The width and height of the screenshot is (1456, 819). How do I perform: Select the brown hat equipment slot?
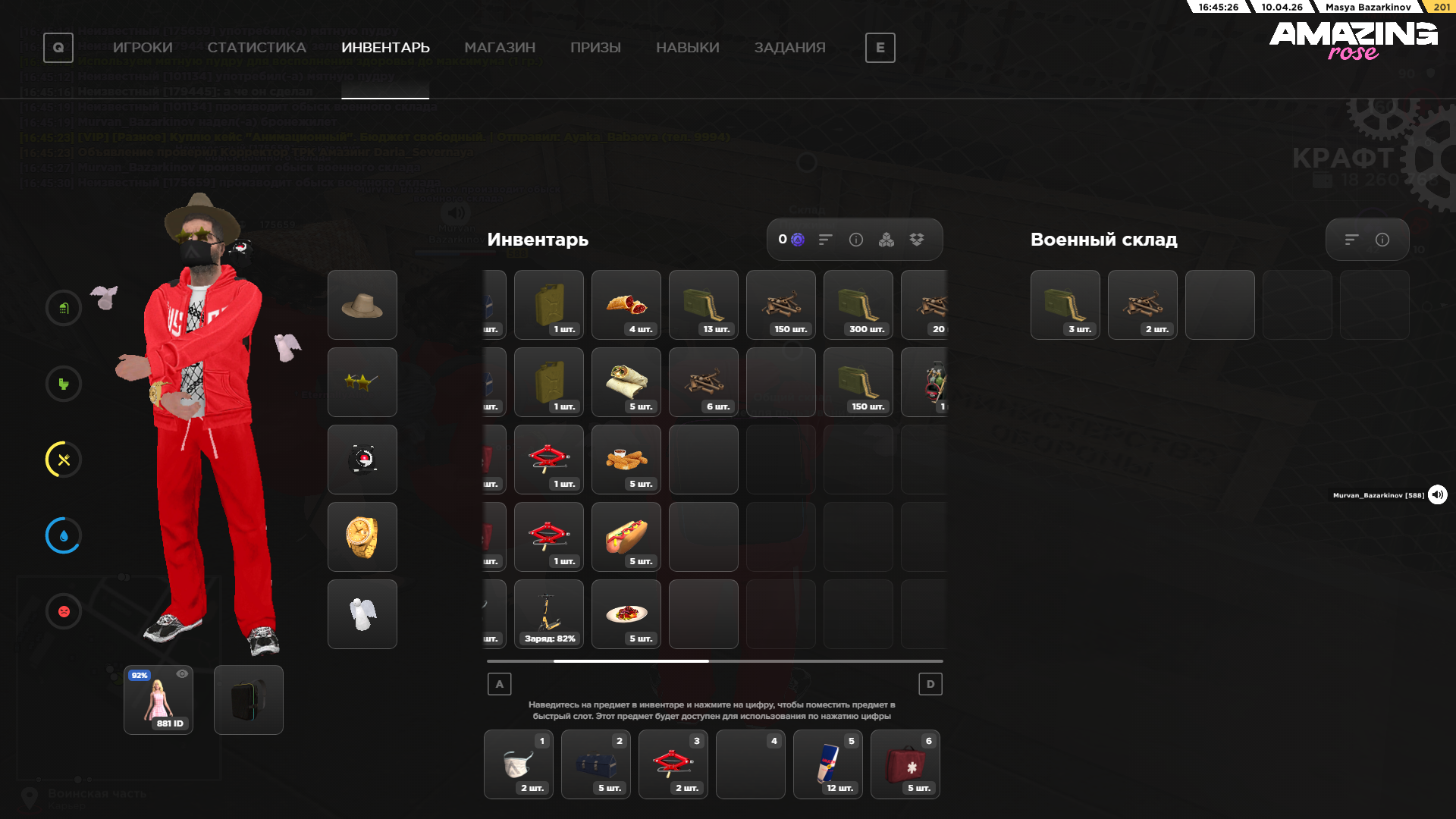coord(362,305)
